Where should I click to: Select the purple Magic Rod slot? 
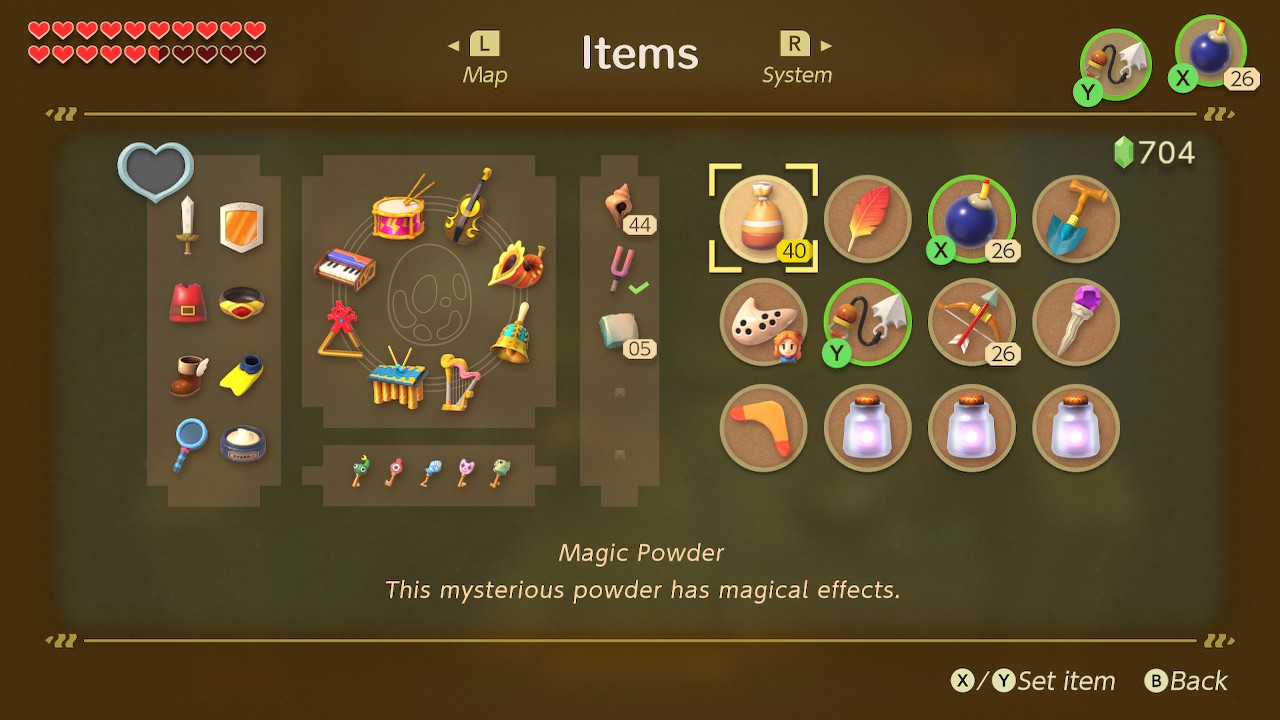pyautogui.click(x=1075, y=322)
